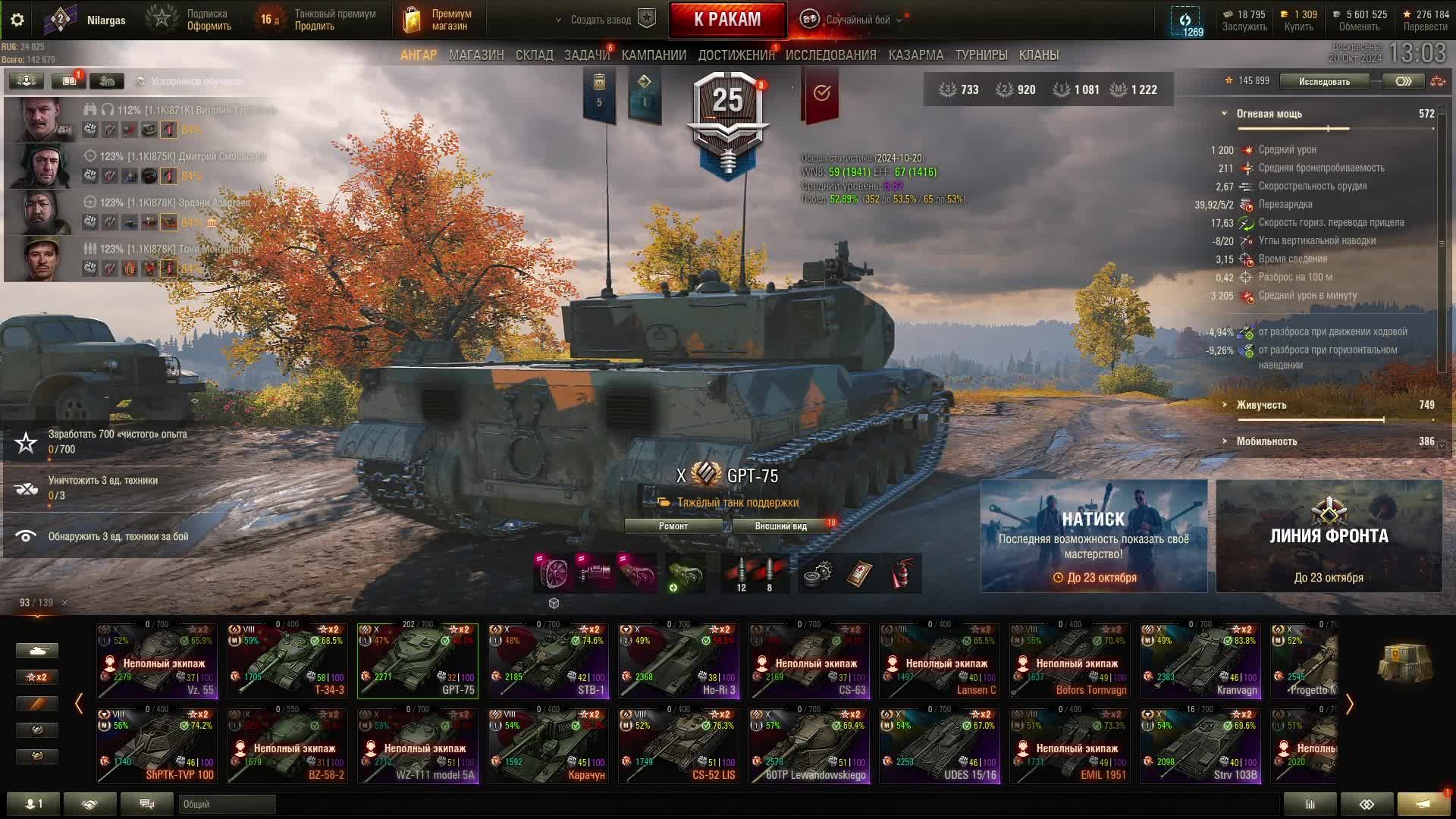The image size is (1456, 819).
Task: Open the НАТИСК event banner
Action: (x=1094, y=536)
